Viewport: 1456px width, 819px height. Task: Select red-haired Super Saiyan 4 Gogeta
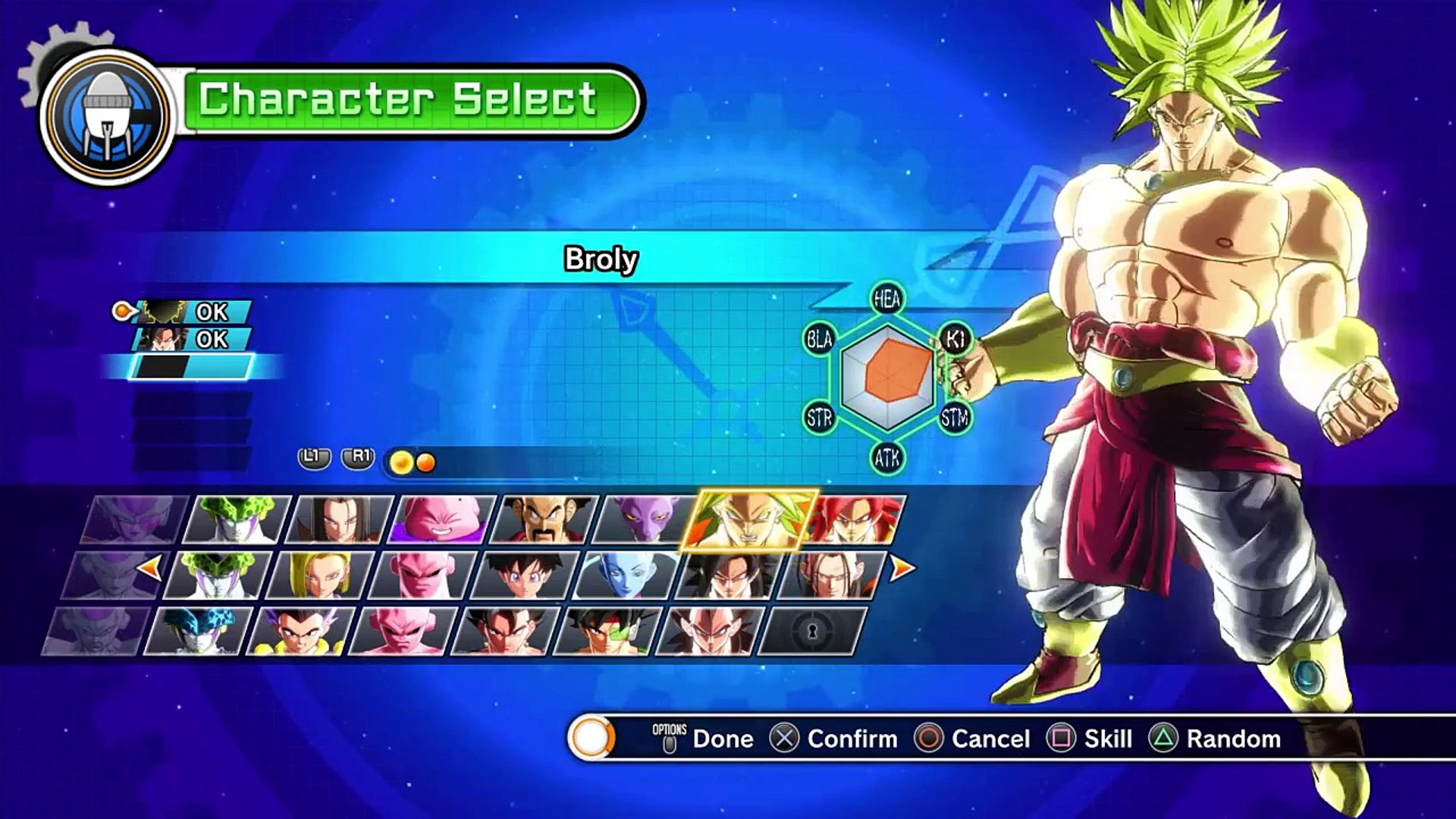pyautogui.click(x=855, y=519)
